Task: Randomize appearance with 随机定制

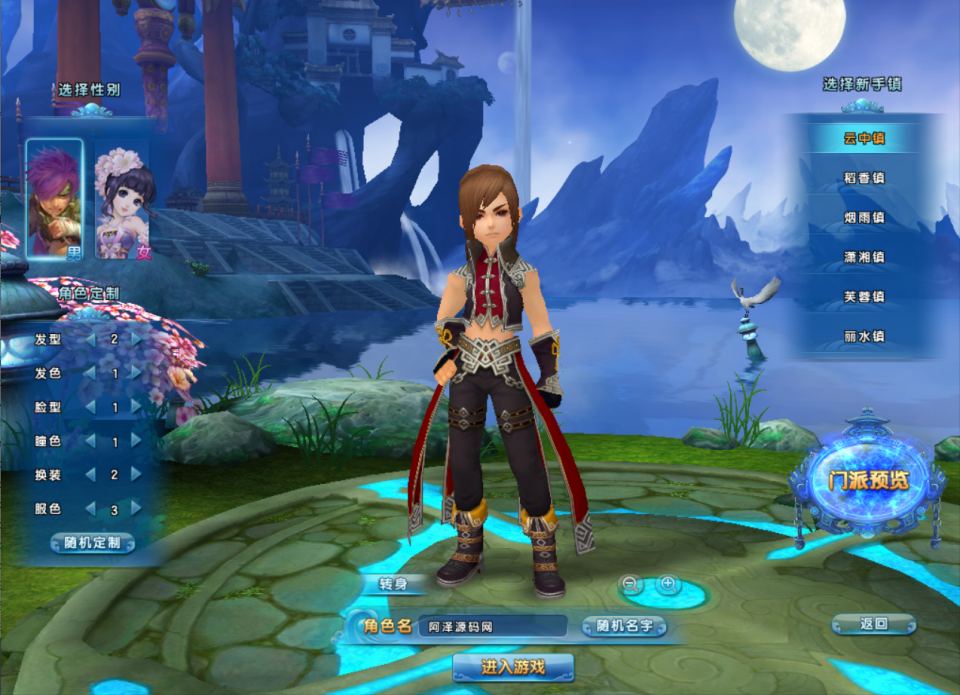Action: tap(92, 543)
